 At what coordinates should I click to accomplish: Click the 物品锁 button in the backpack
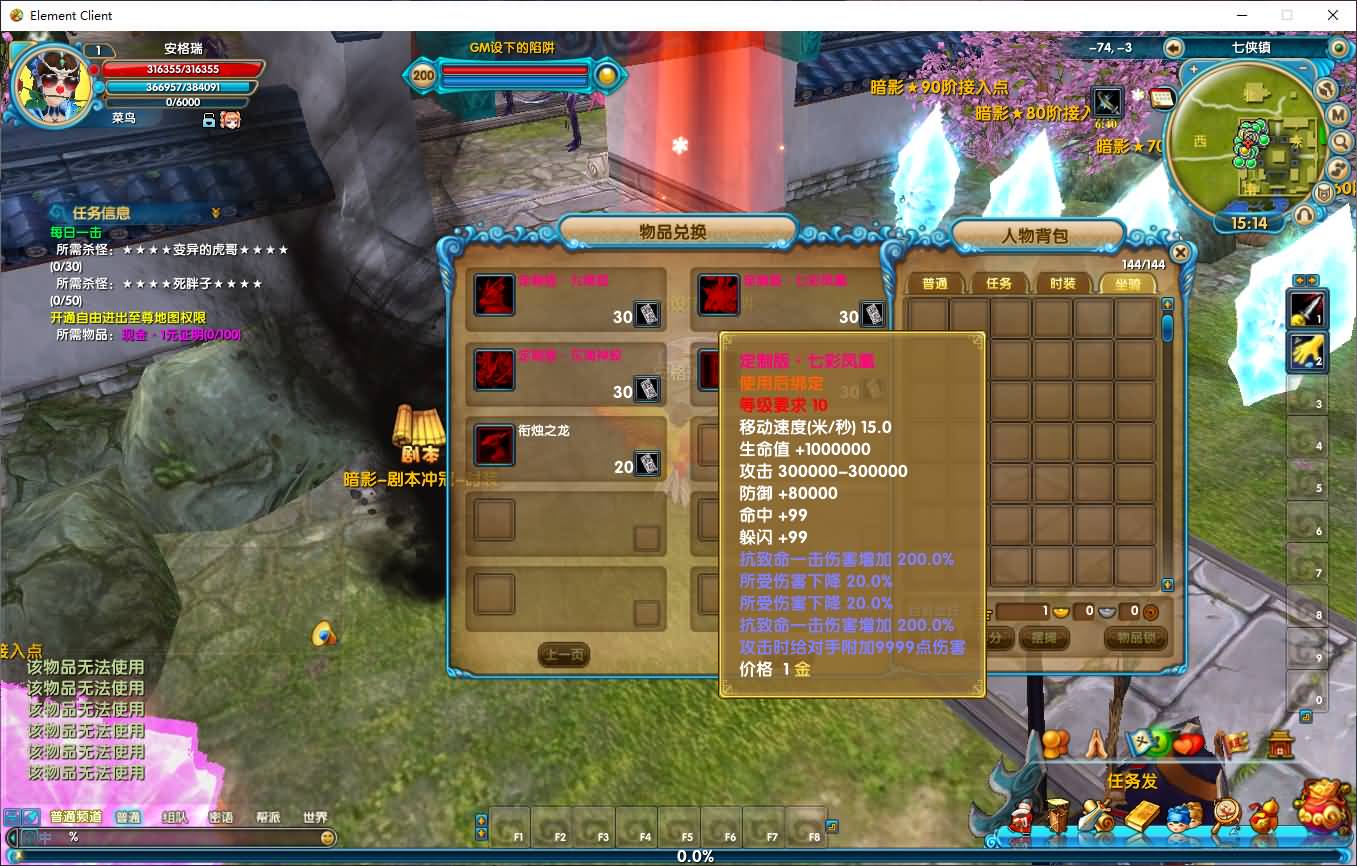point(1136,638)
